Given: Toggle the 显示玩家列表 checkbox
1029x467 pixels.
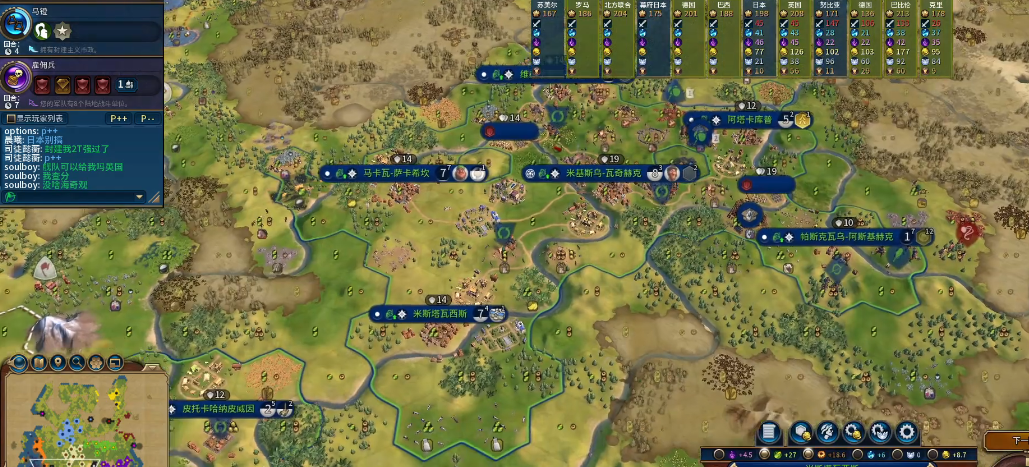Looking at the screenshot, I should point(11,118).
